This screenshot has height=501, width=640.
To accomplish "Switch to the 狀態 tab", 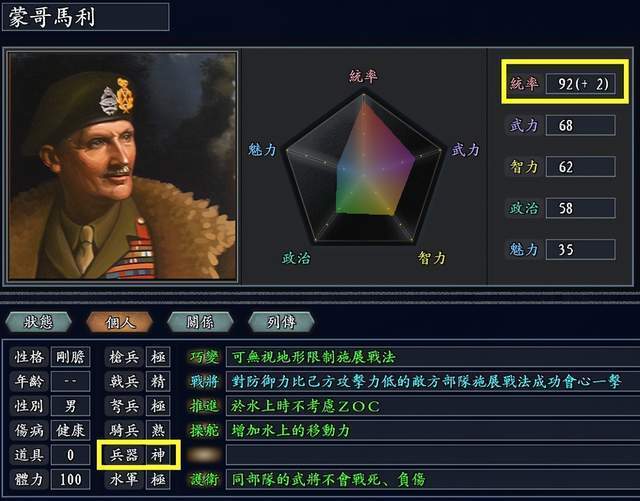I will point(41,321).
